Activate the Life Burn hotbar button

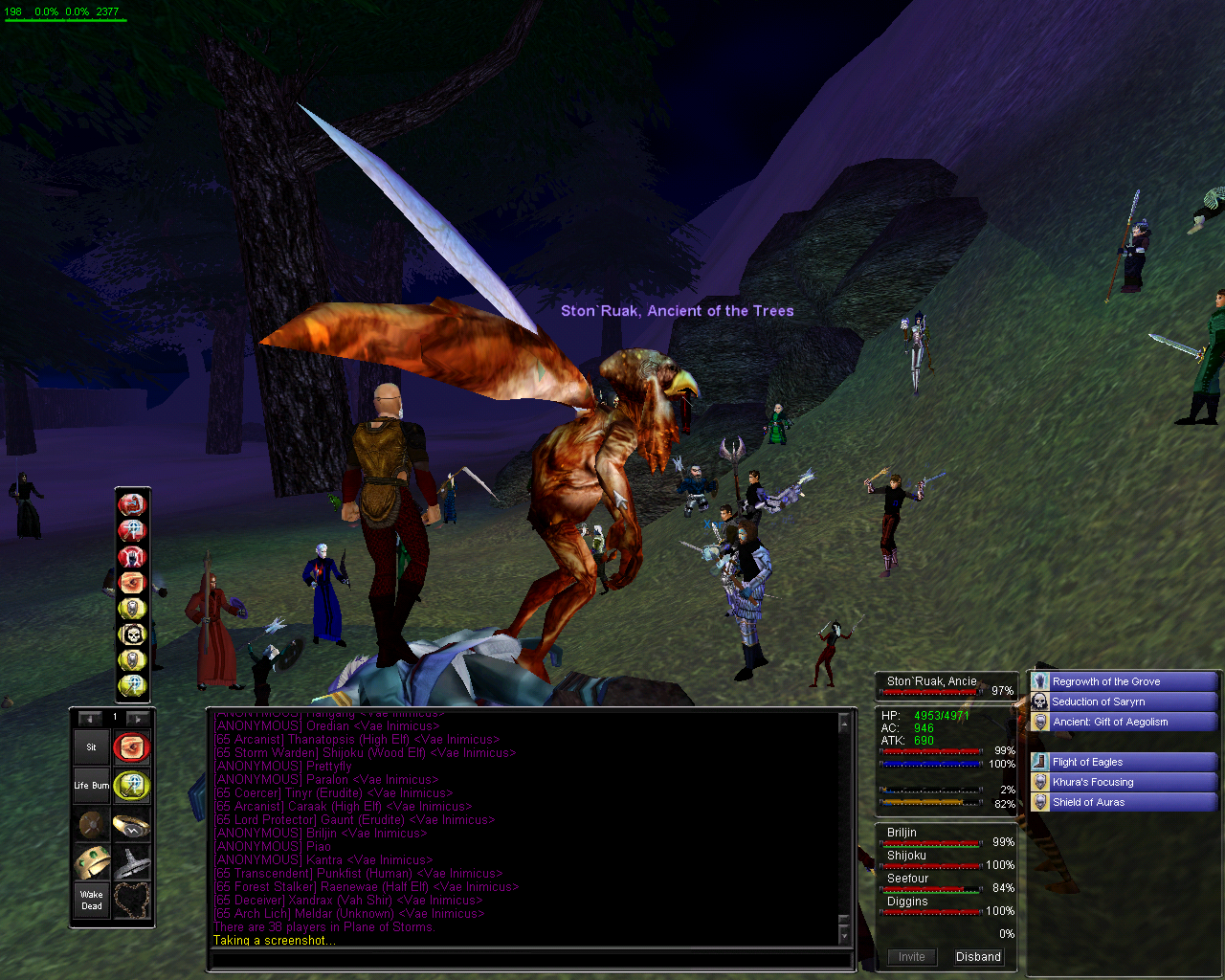pos(92,786)
